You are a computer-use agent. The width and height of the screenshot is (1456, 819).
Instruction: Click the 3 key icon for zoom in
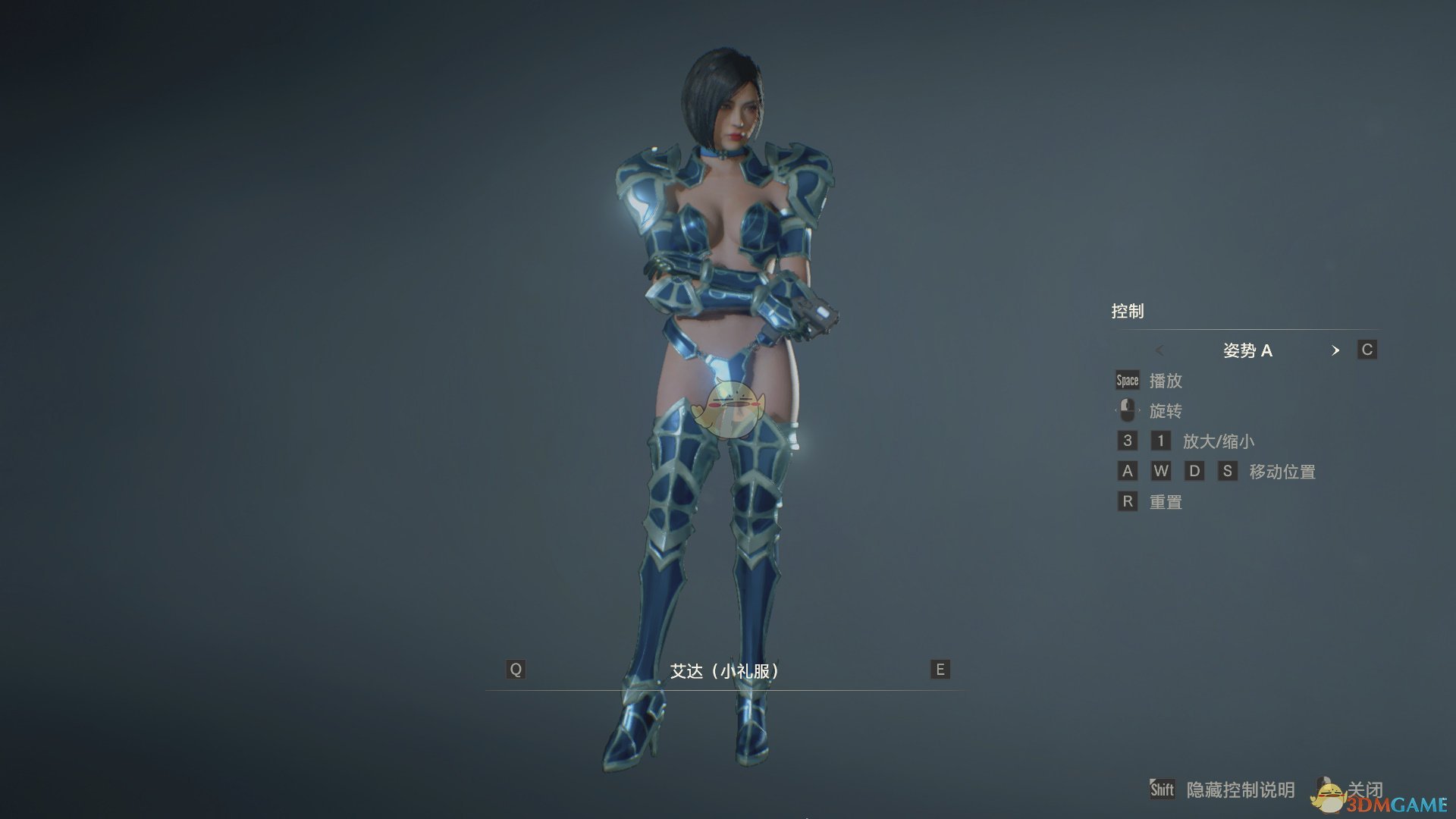coord(1128,441)
